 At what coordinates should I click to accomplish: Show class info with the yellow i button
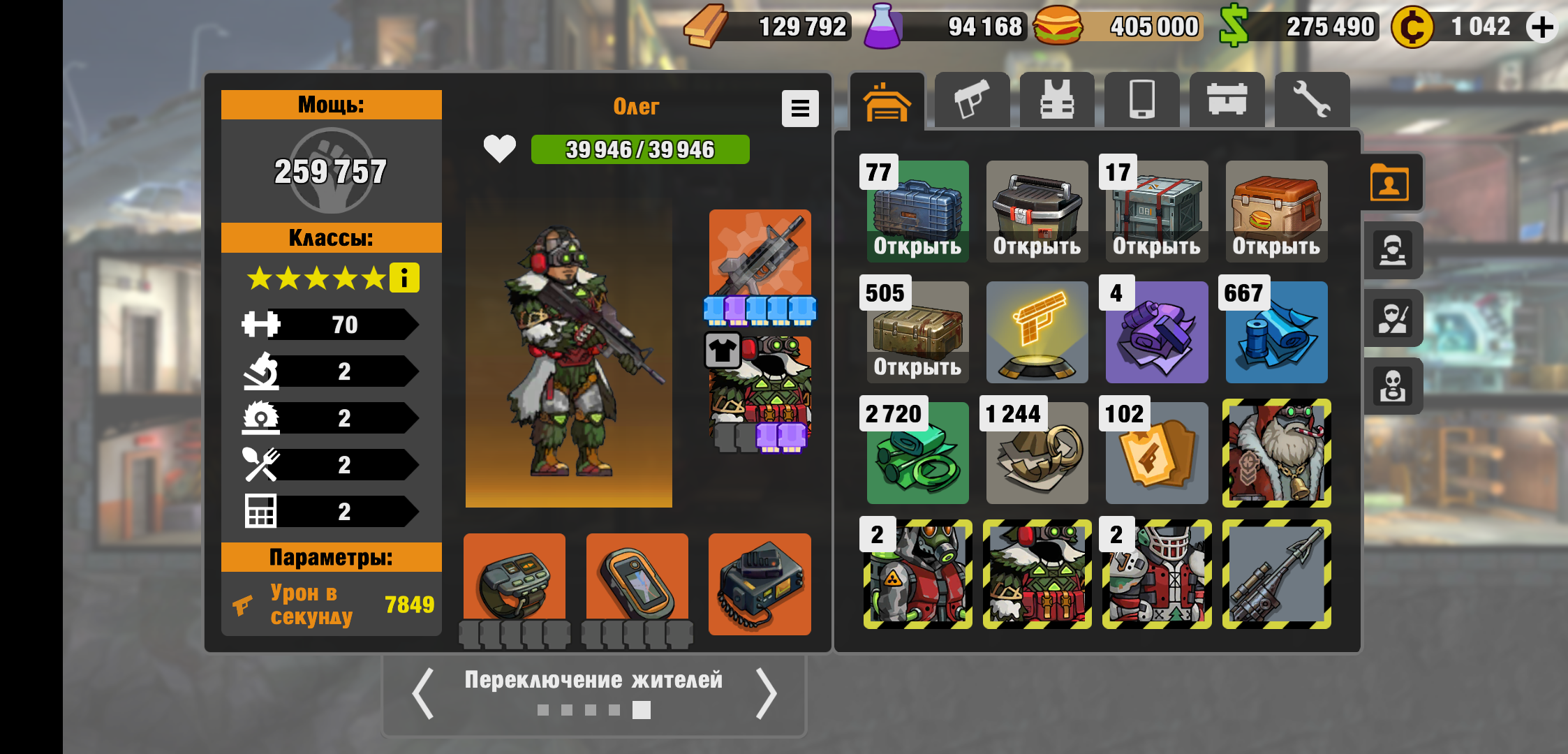point(404,278)
